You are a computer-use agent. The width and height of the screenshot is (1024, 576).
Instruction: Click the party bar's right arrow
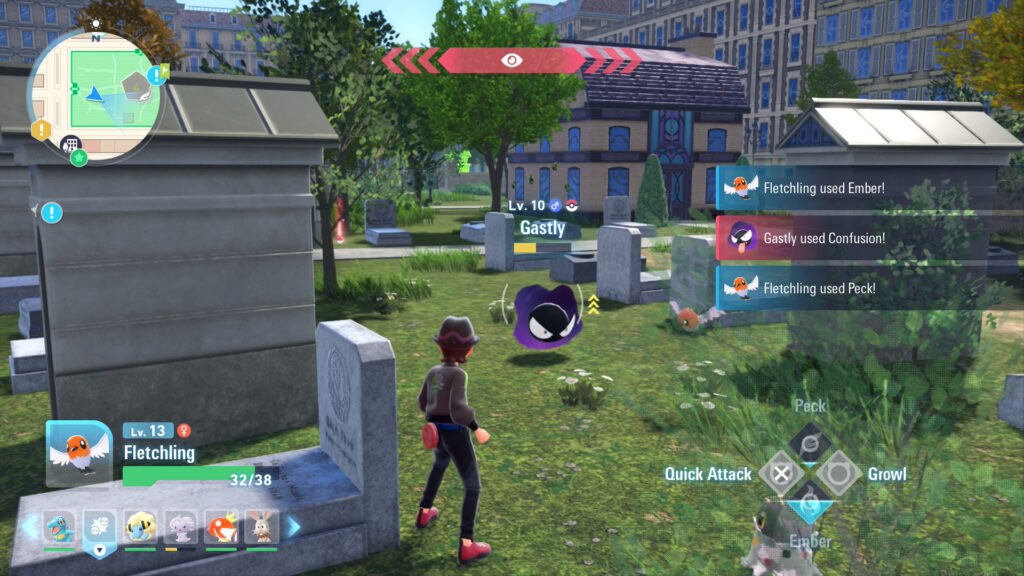click(x=294, y=526)
